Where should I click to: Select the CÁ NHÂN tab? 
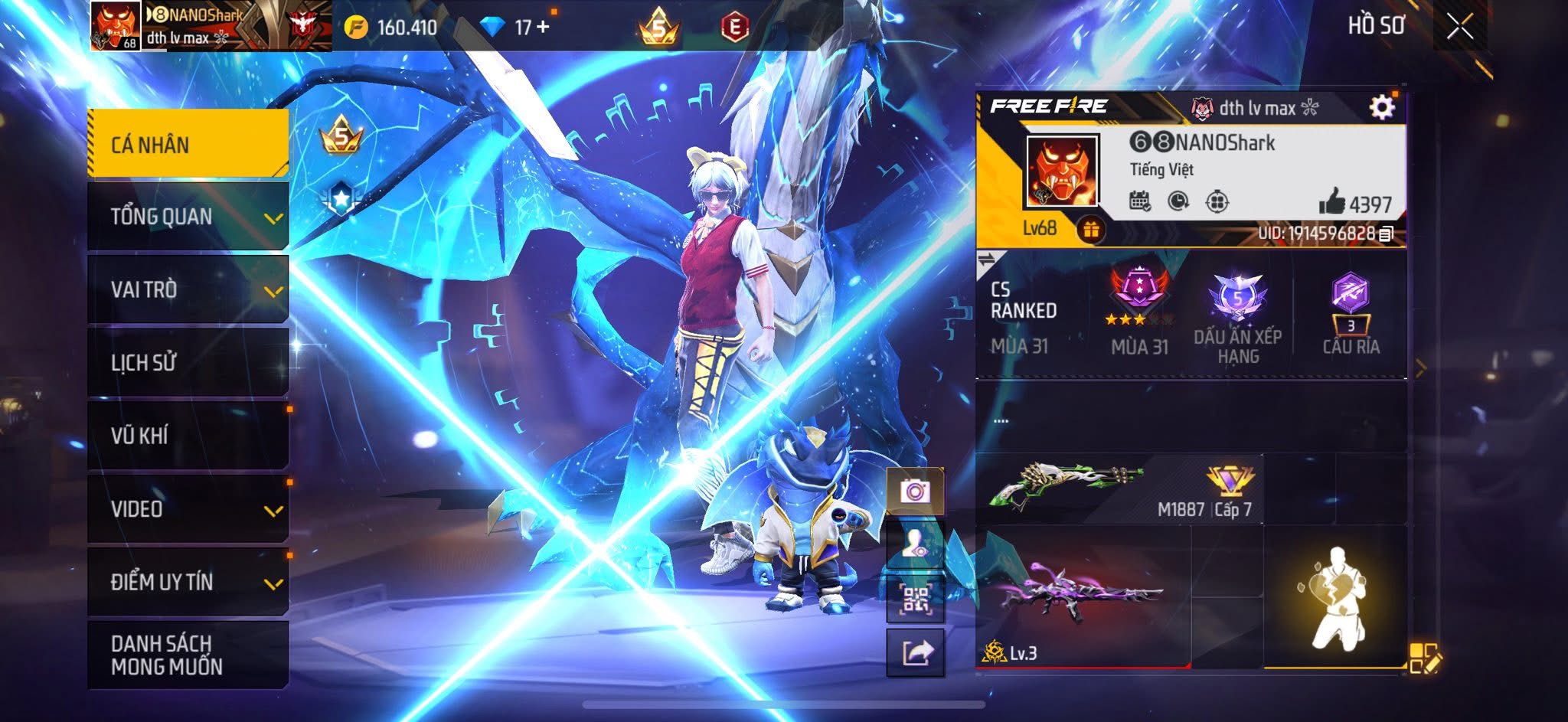tap(188, 144)
